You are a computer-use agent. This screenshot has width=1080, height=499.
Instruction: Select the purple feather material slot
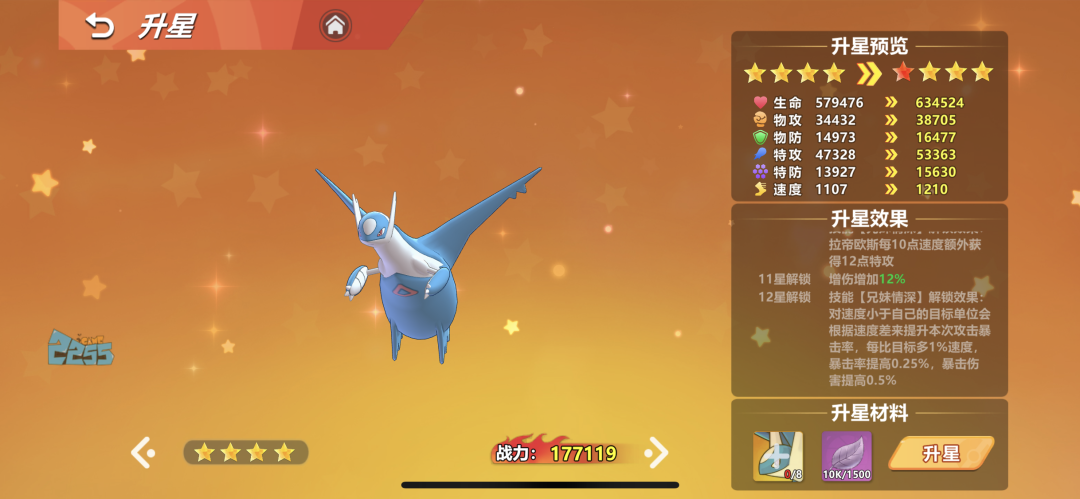pyautogui.click(x=846, y=455)
